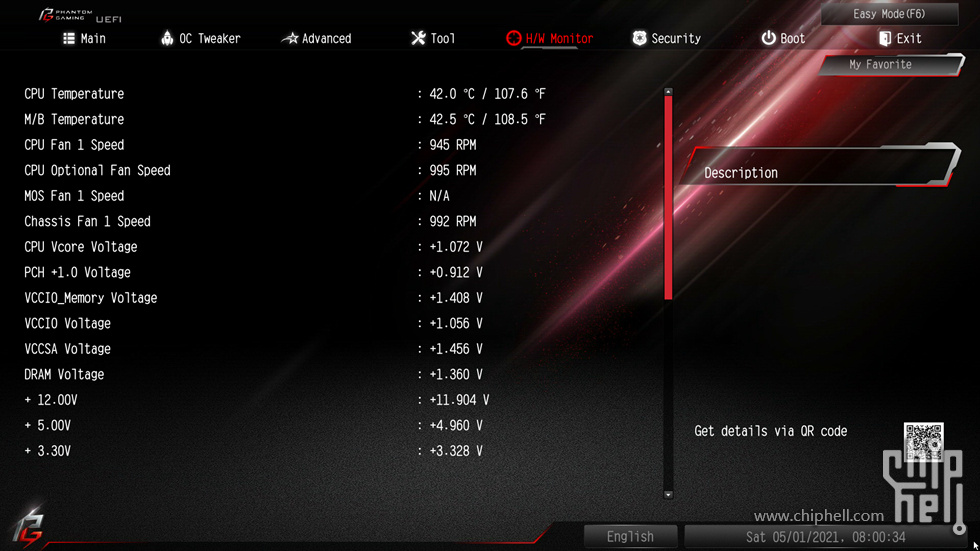This screenshot has height=551, width=980.
Task: Open the OC Tweaker tab
Action: 200,38
